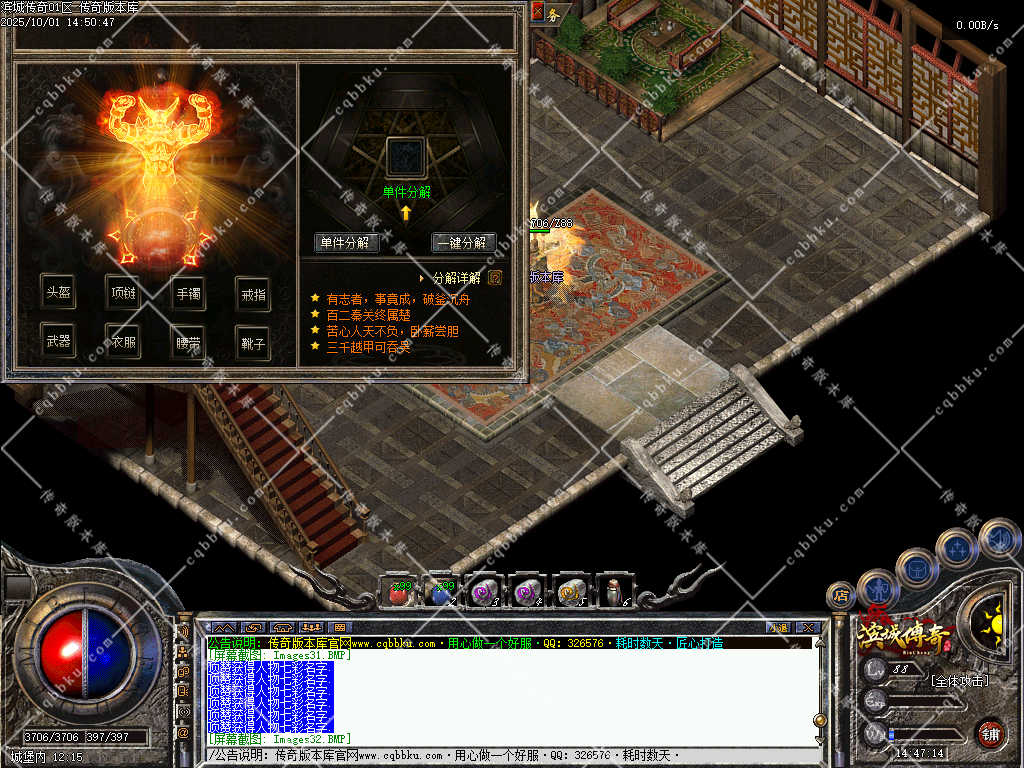Click the 小退 logout button
The image size is (1024, 768).
(777, 627)
